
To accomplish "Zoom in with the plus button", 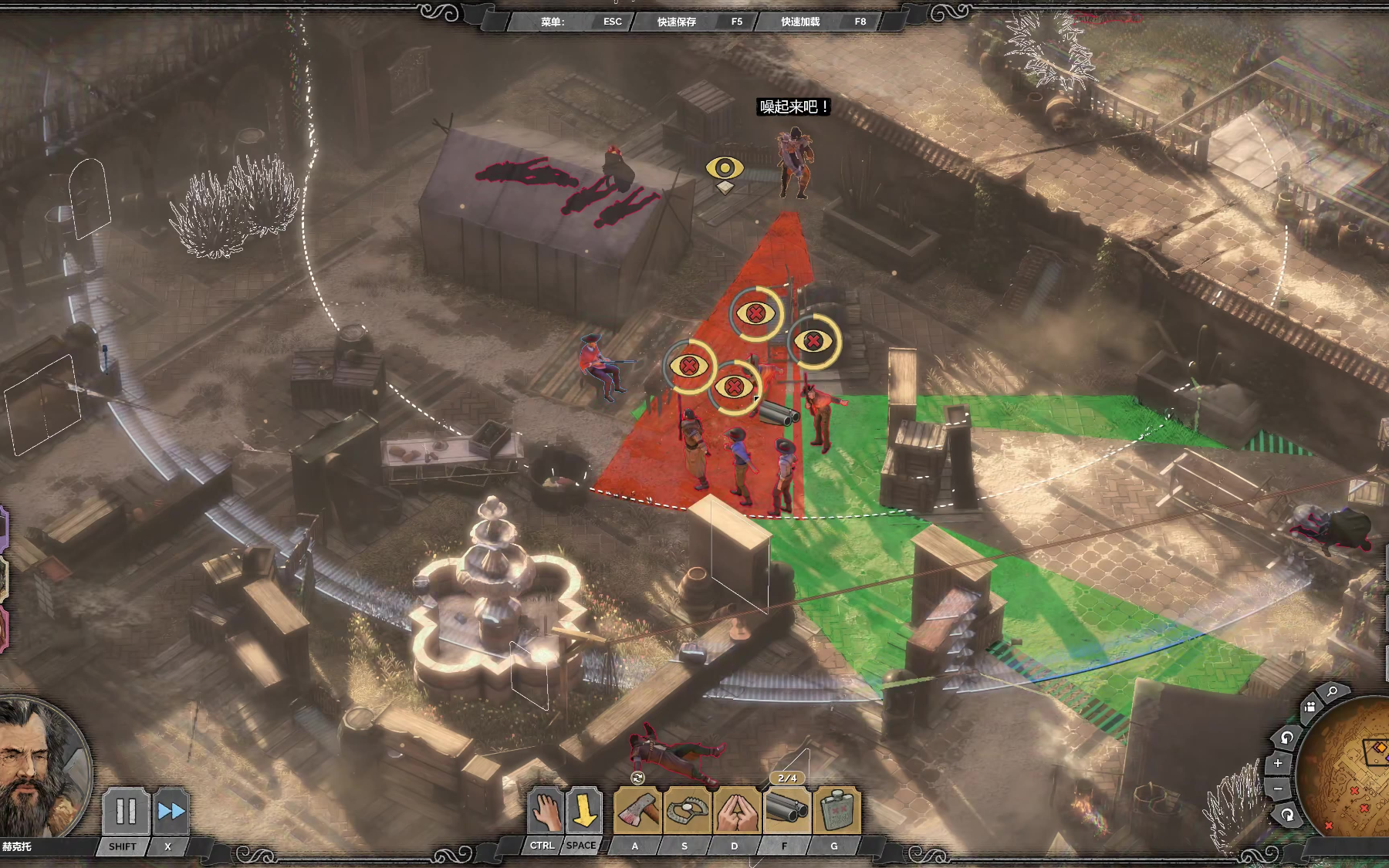I will pos(1278,763).
